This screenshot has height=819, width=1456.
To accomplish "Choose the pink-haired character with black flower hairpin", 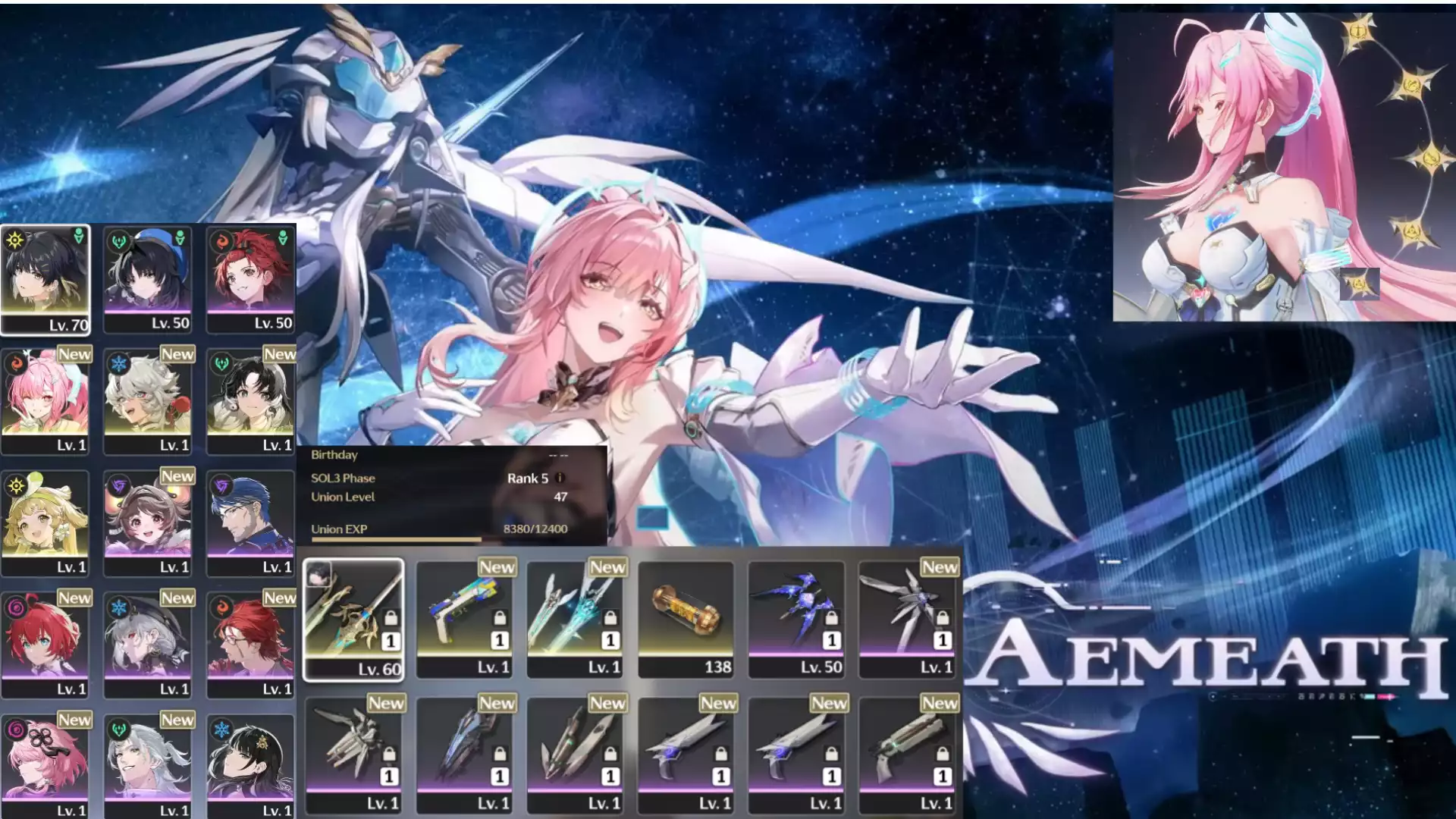I will tap(45, 764).
